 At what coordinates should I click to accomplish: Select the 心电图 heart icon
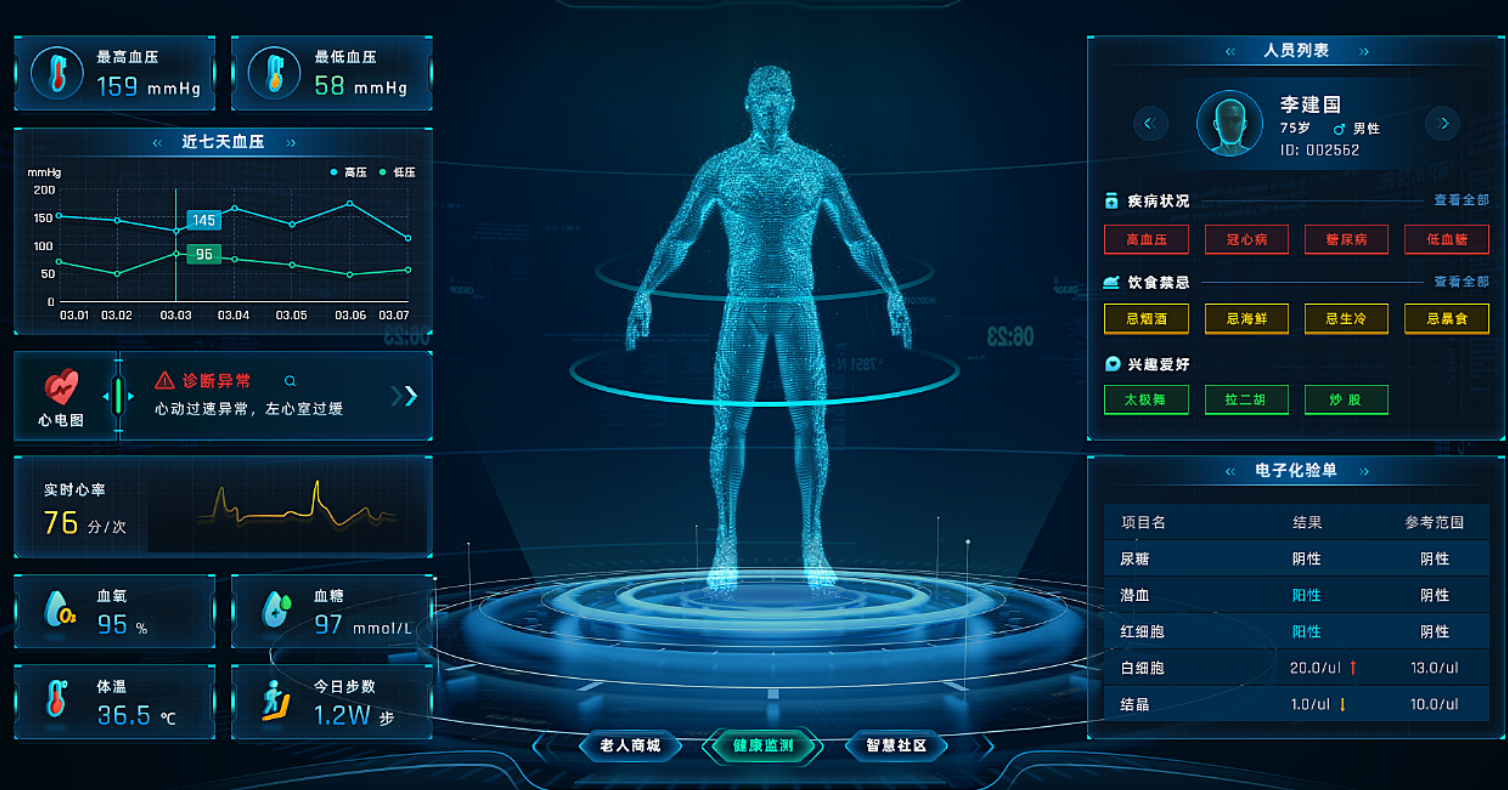(61, 387)
